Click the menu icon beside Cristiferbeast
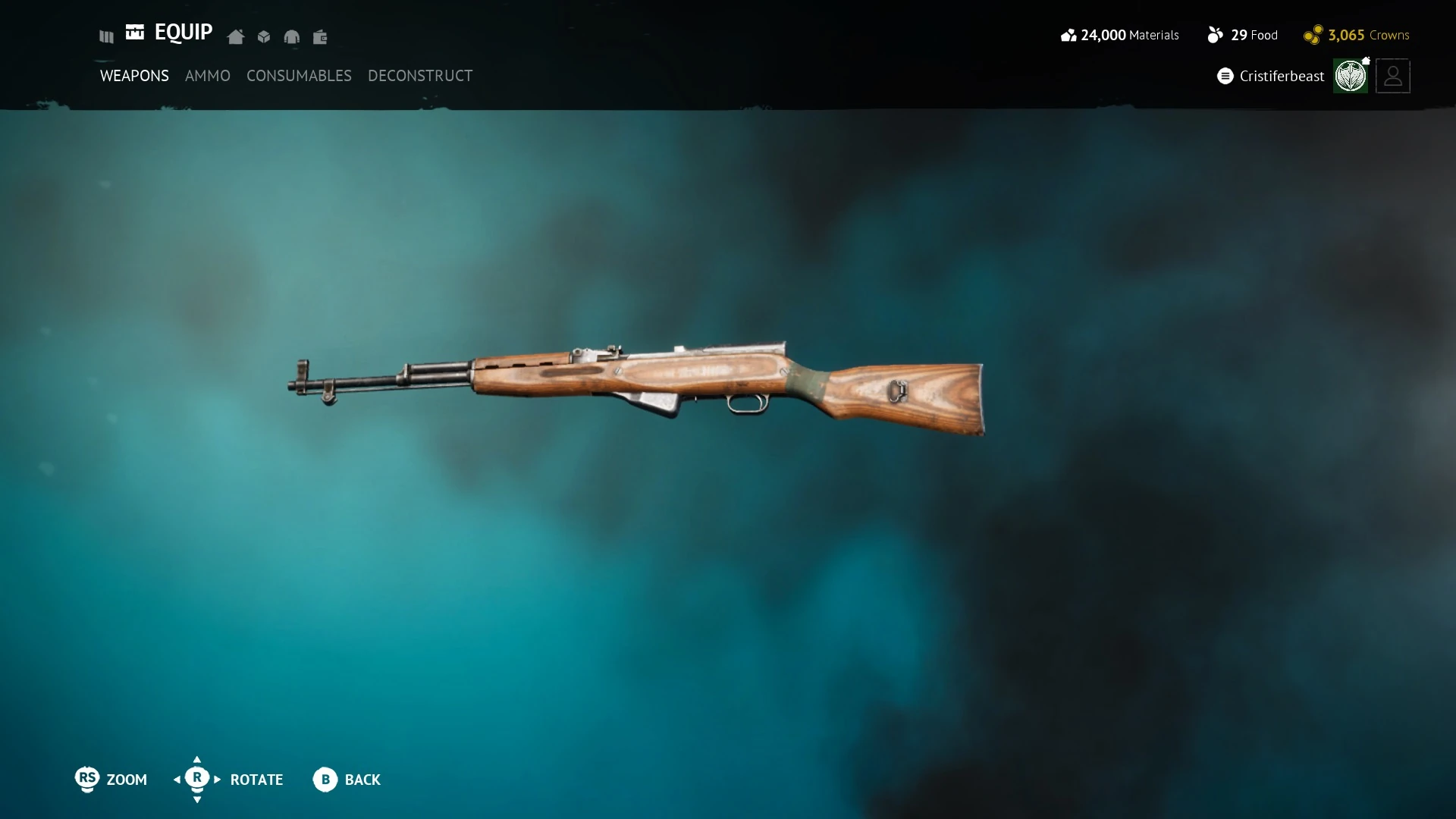Screen dimensions: 1456x819 (x=1225, y=76)
